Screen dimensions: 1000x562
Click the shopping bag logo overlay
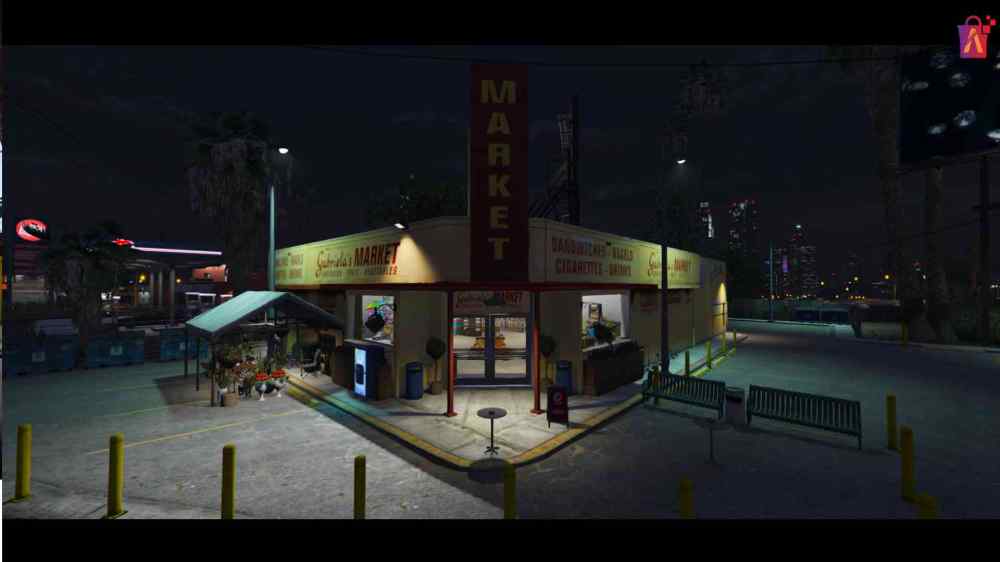pyautogui.click(x=973, y=38)
